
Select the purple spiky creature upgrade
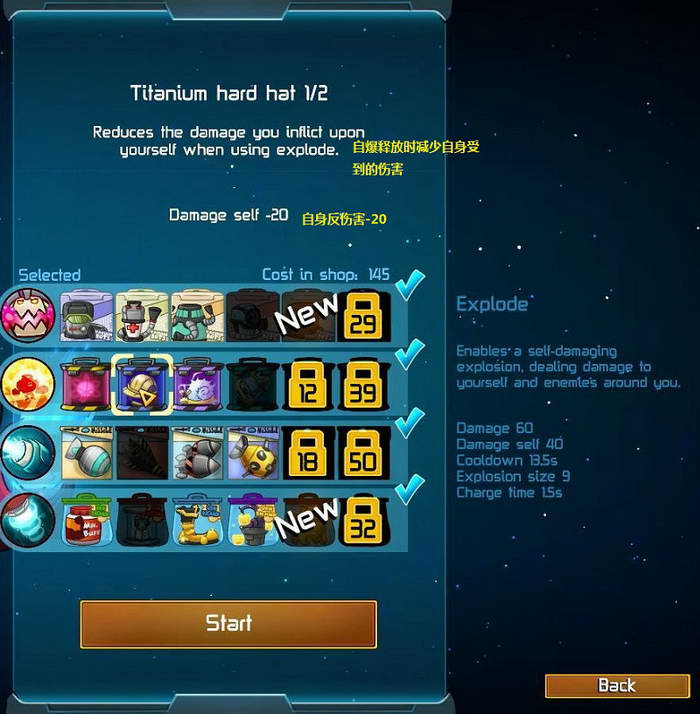(196, 383)
